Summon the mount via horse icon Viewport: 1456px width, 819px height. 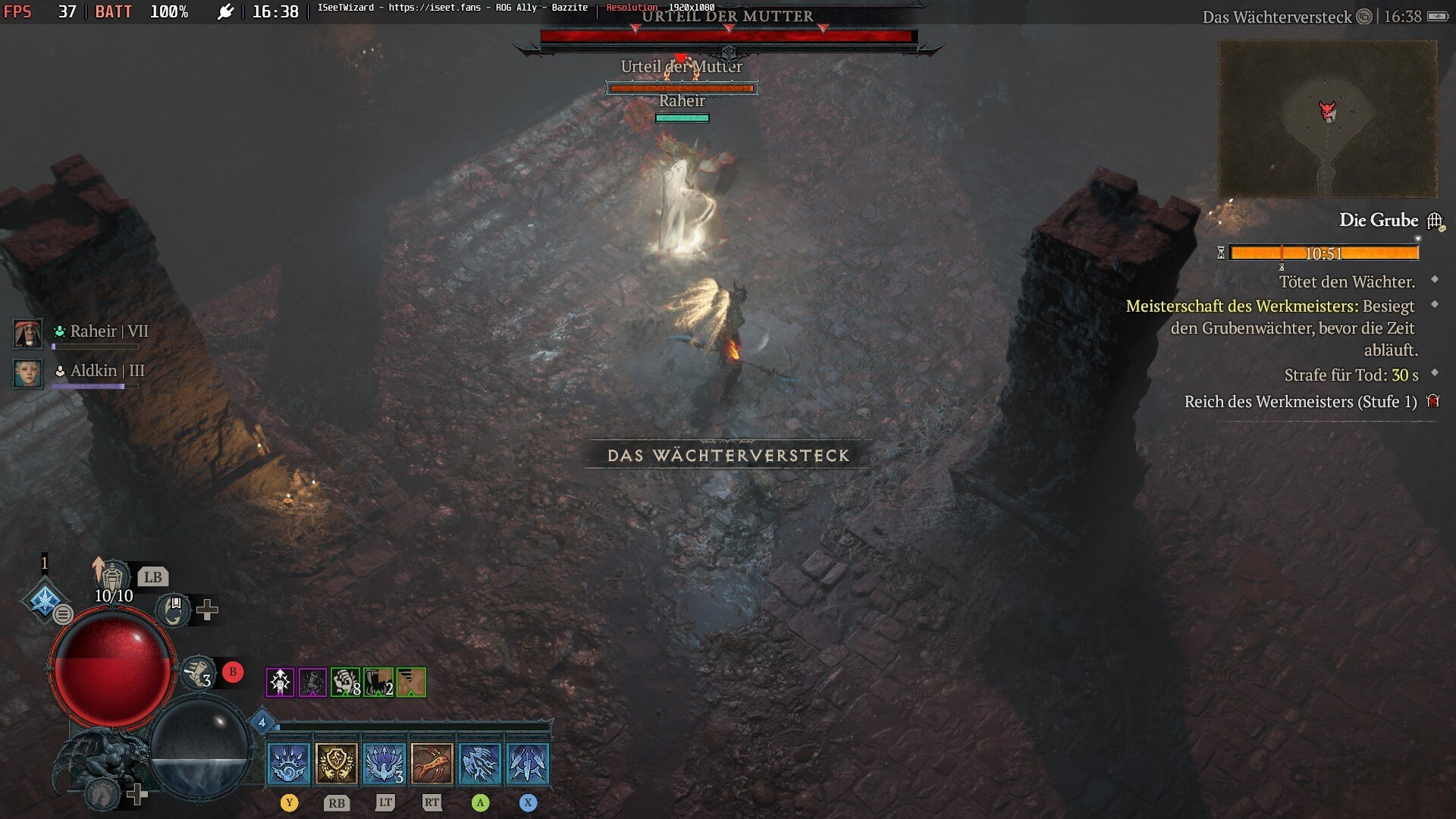[104, 793]
